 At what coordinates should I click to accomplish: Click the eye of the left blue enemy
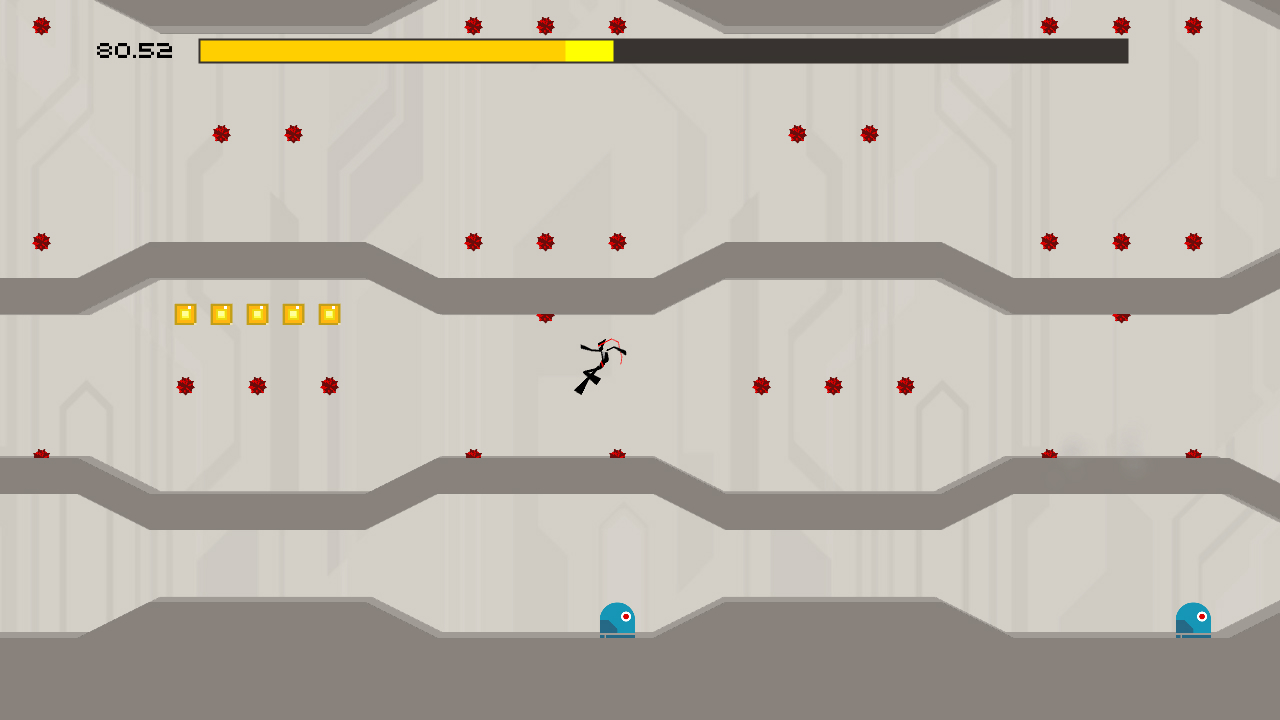625,615
